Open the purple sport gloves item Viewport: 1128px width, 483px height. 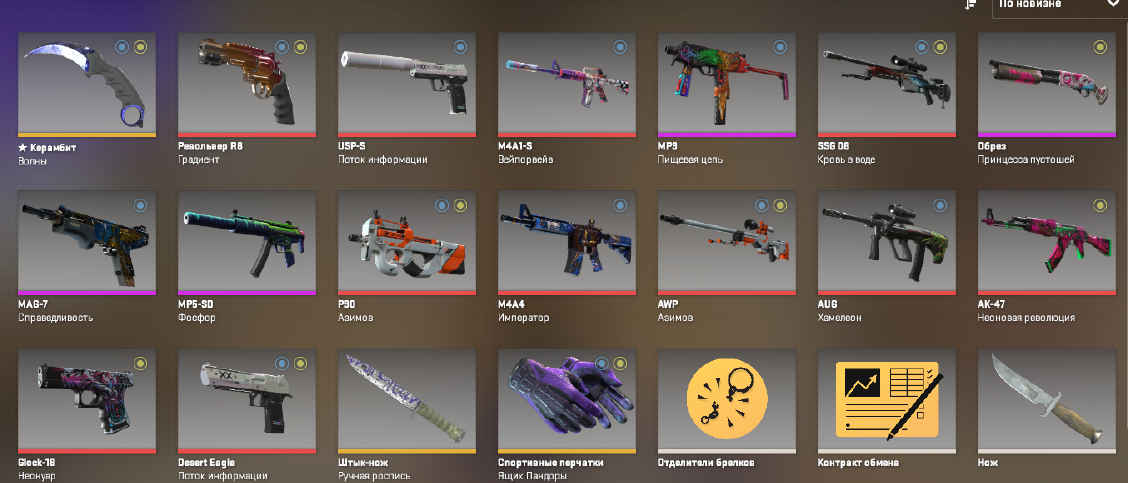pos(567,400)
